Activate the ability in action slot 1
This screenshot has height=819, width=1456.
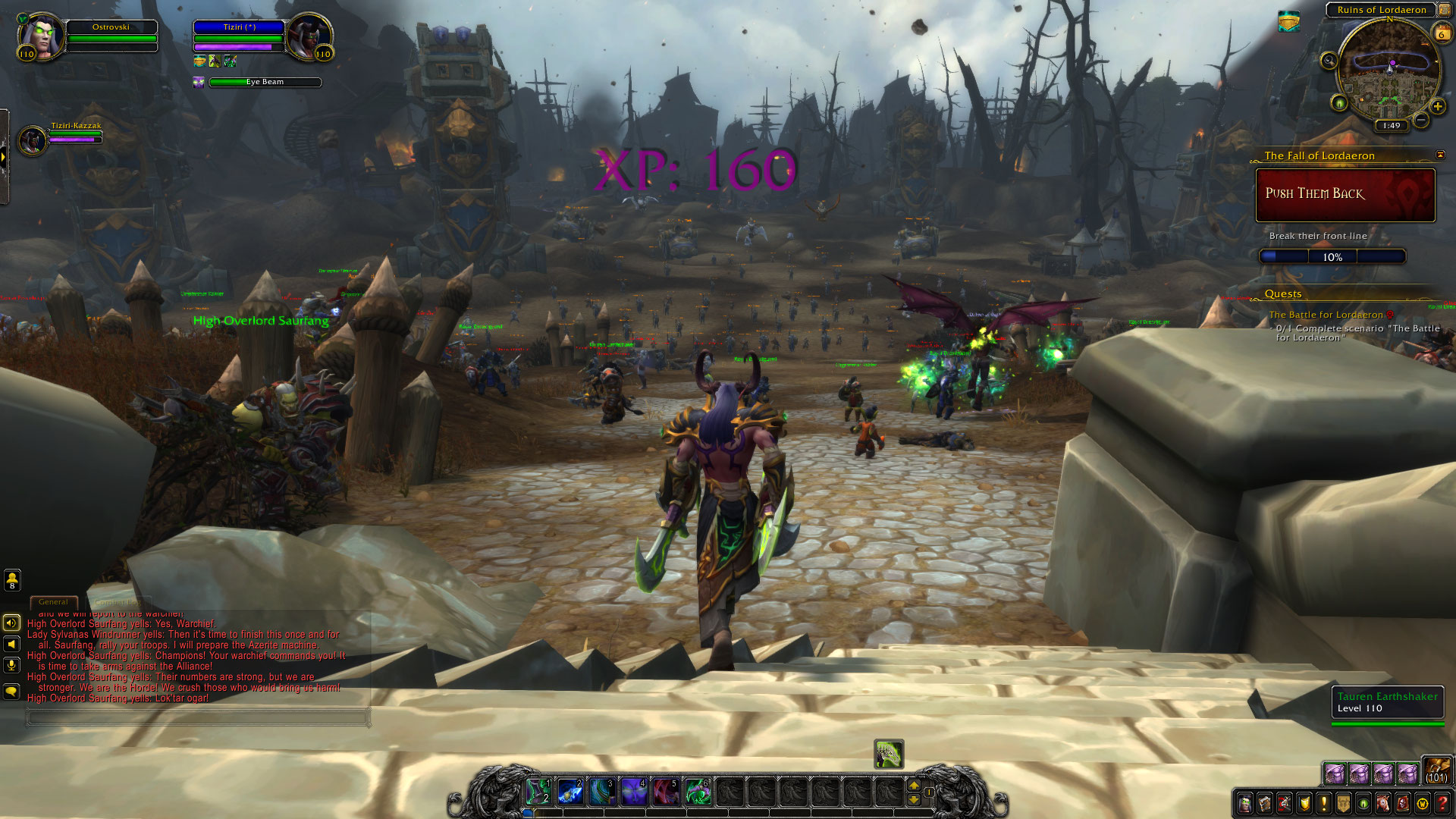click(539, 792)
